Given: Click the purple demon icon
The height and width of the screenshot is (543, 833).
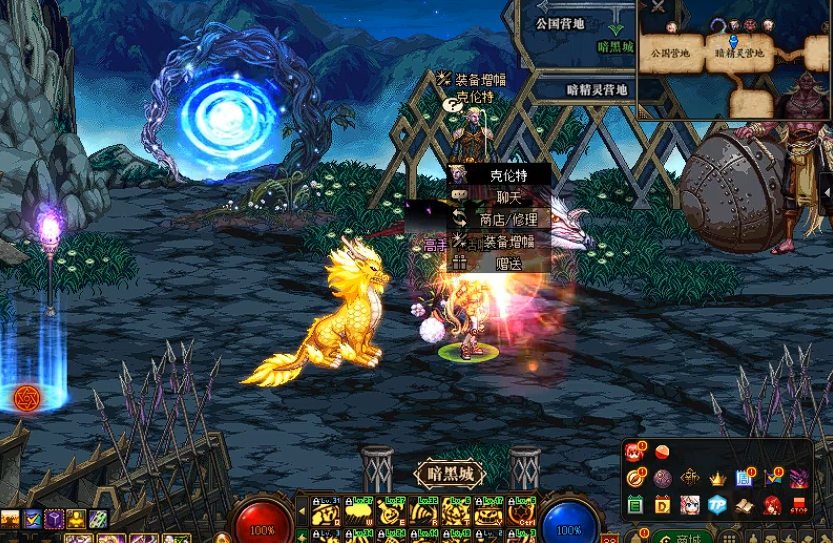Looking at the screenshot, I should (x=799, y=479).
